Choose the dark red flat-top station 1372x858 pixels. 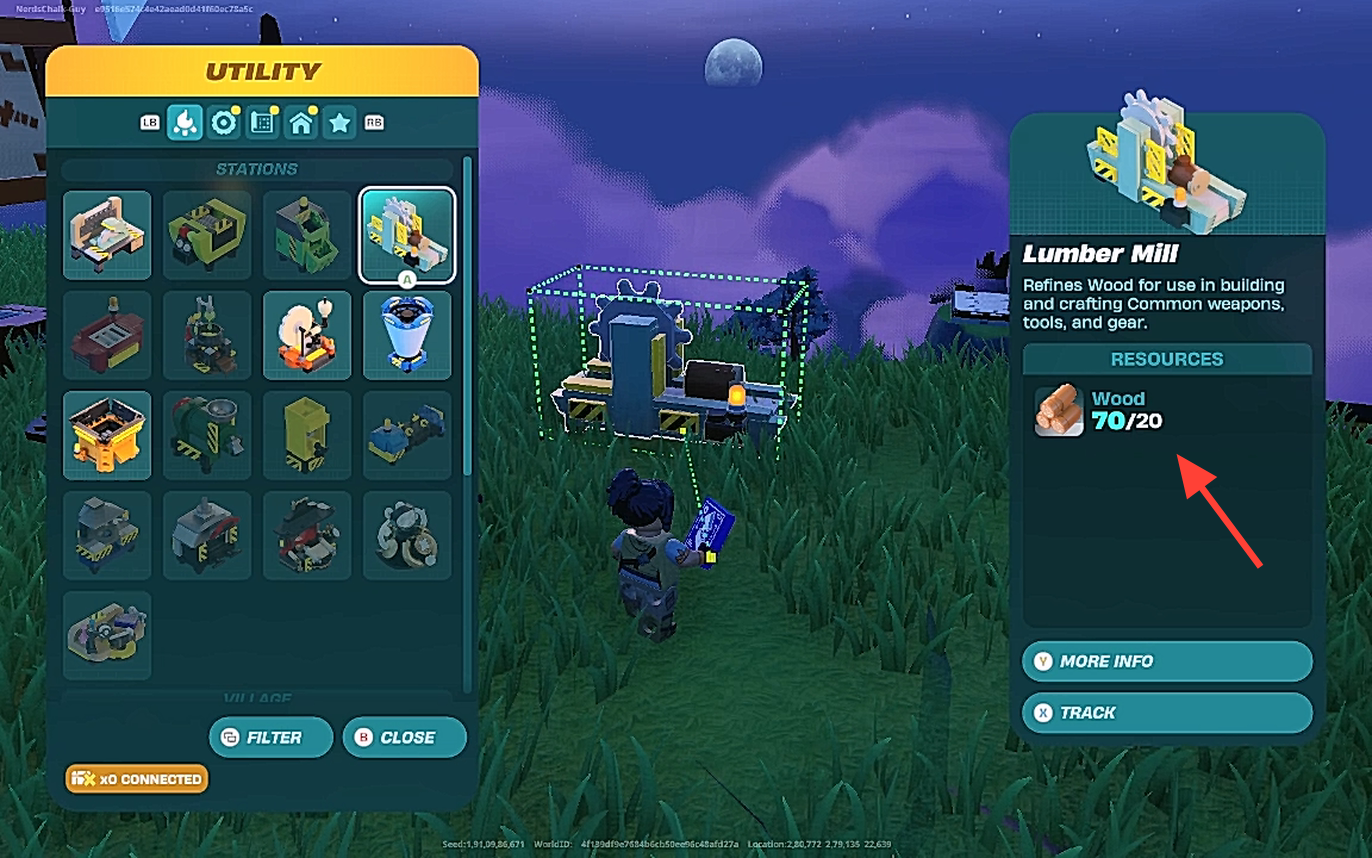point(107,335)
